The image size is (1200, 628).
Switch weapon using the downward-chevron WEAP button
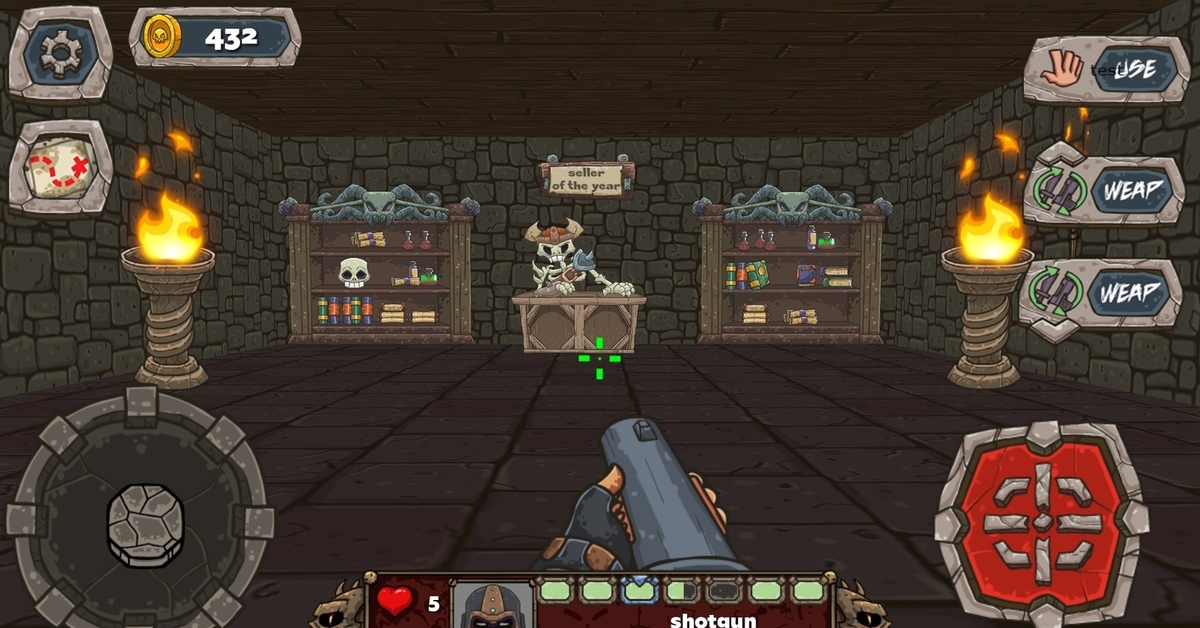[1100, 294]
